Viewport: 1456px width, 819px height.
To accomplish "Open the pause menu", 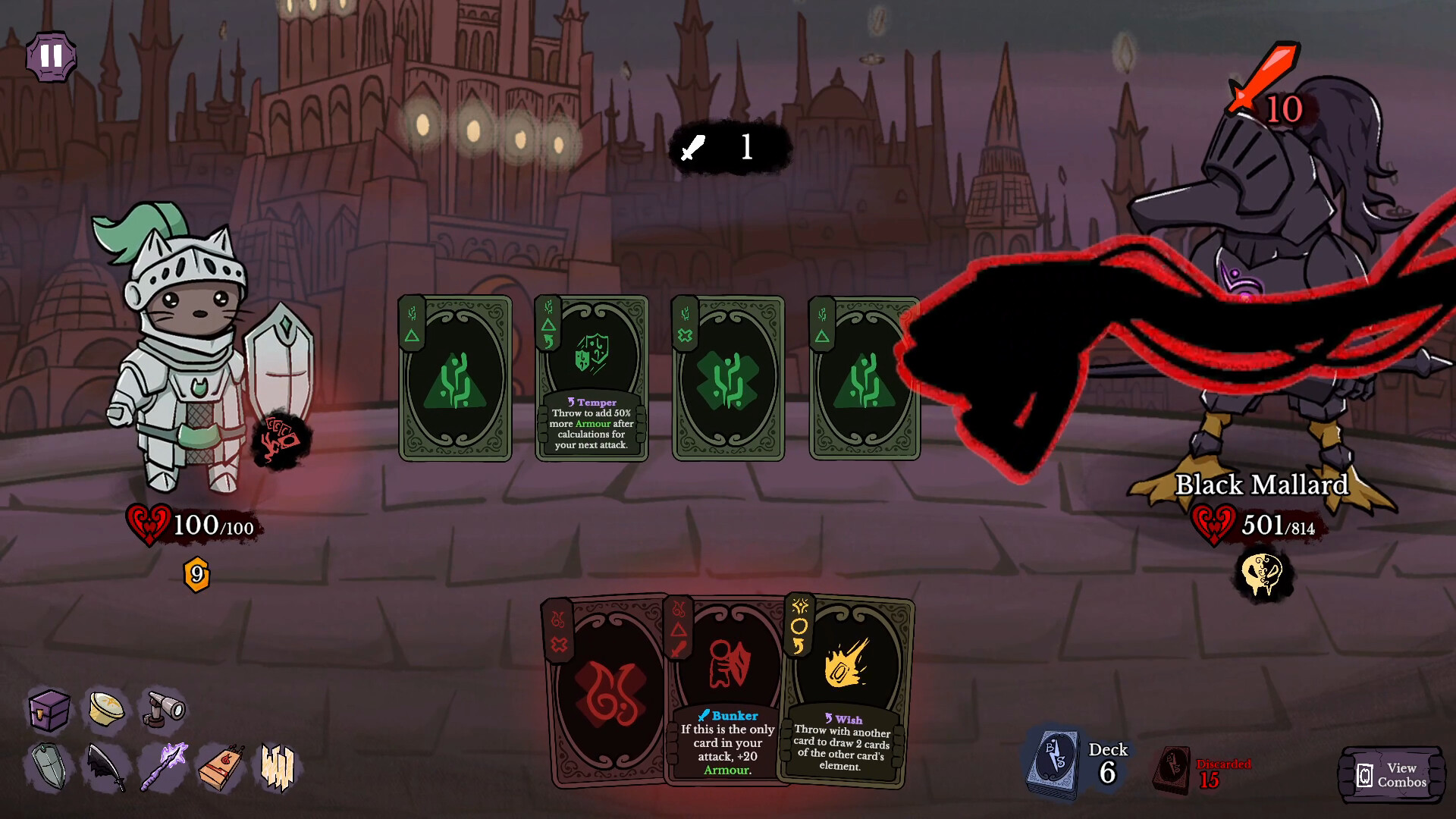I will [51, 56].
